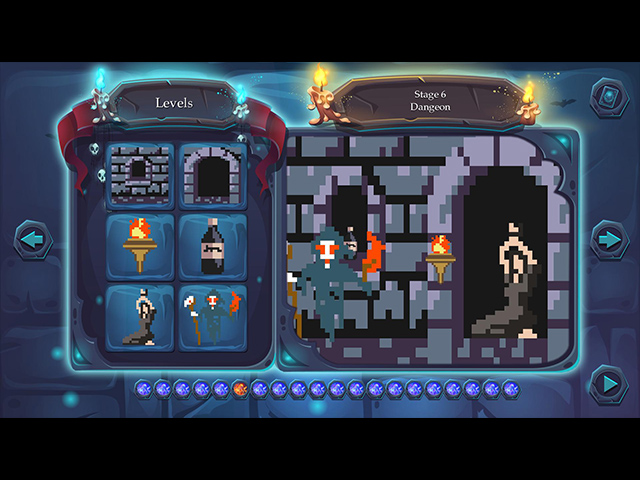Start the level with the play button
Screen dimensions: 640x480
607,384
